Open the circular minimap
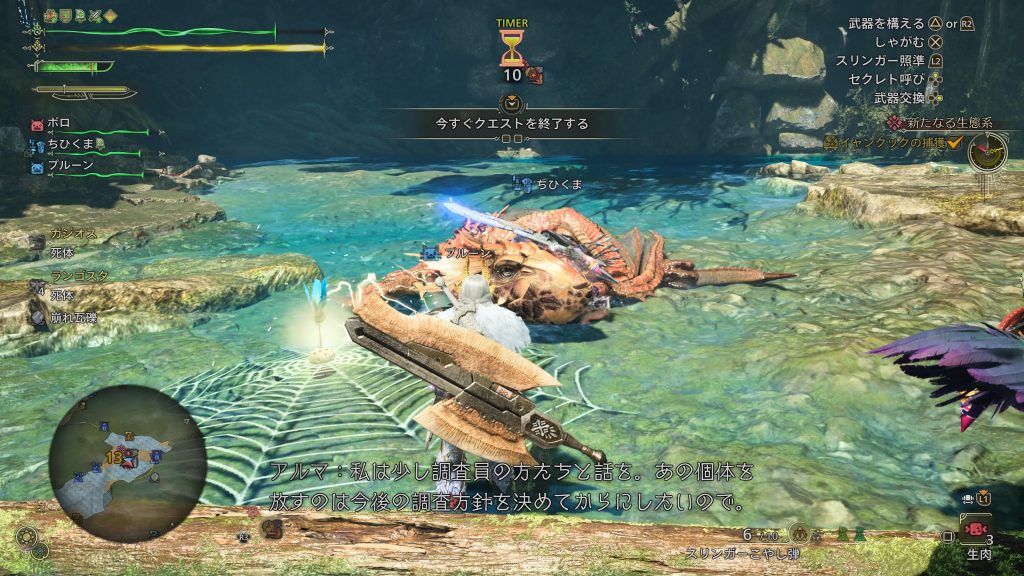The image size is (1024, 576). coord(128,463)
